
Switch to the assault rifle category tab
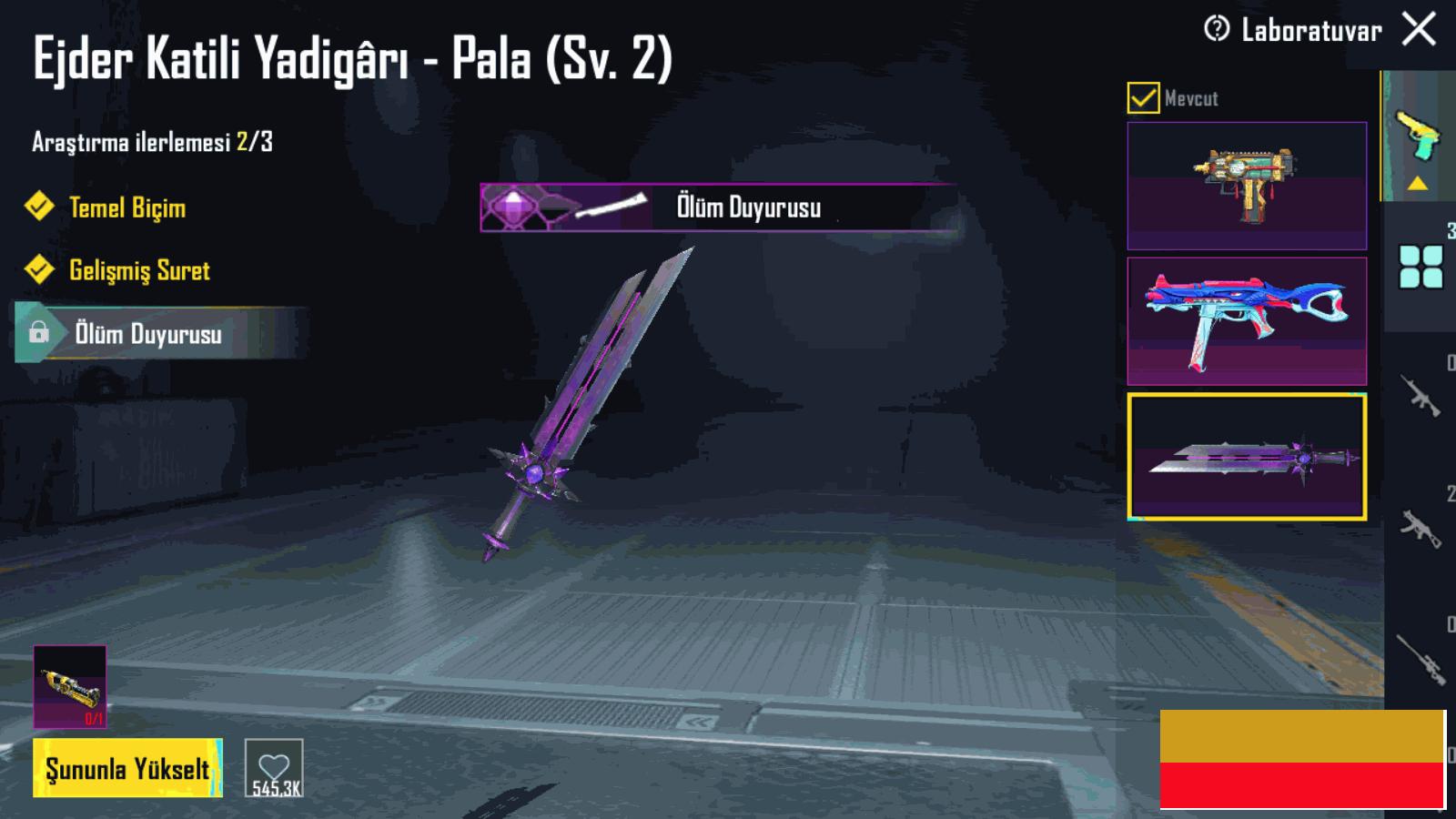pyautogui.click(x=1421, y=397)
